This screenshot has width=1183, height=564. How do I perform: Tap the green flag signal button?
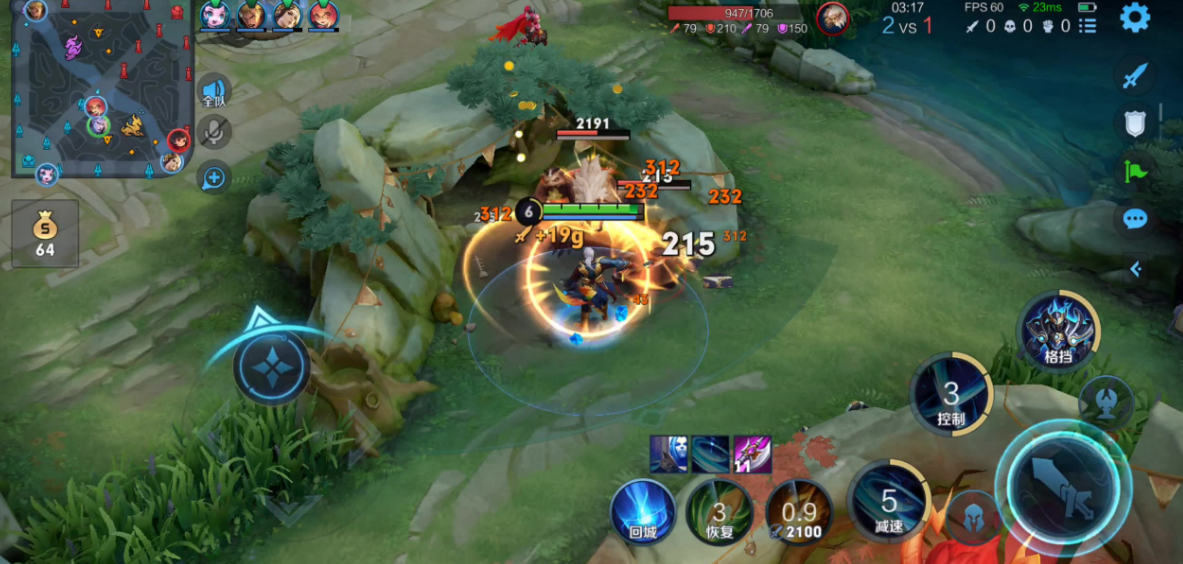tap(1135, 171)
